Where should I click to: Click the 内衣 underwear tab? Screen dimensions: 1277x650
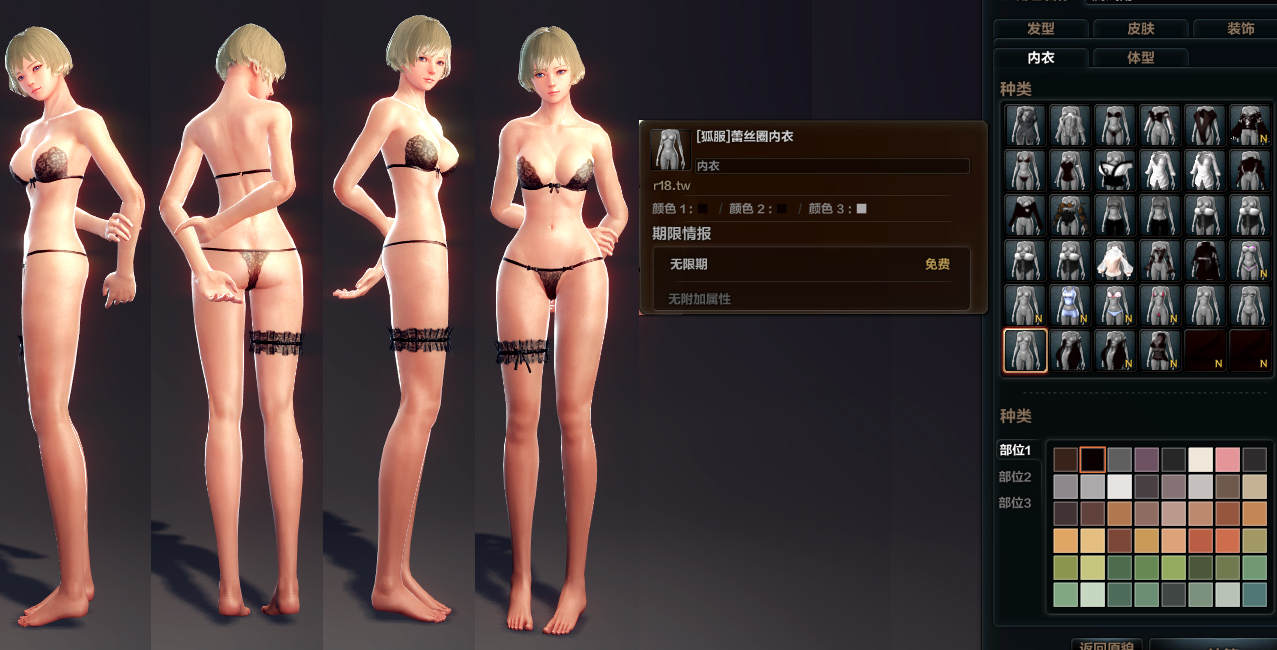click(x=1040, y=58)
